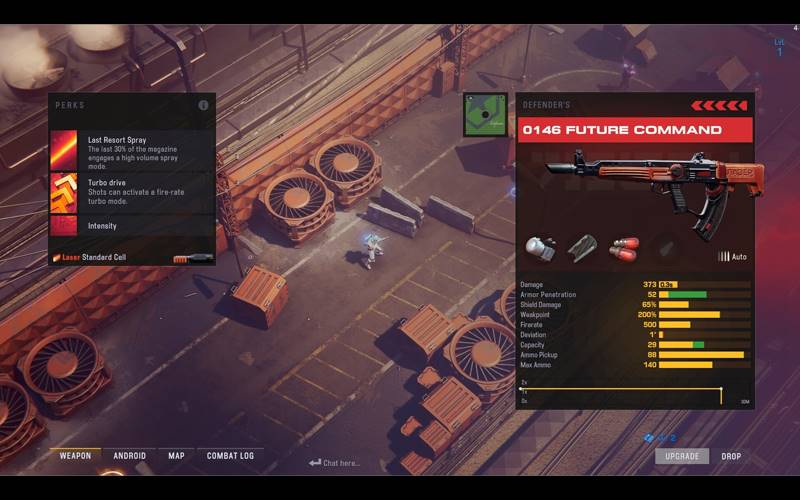Click the 0146 Future Command weapon name banner

(x=634, y=130)
